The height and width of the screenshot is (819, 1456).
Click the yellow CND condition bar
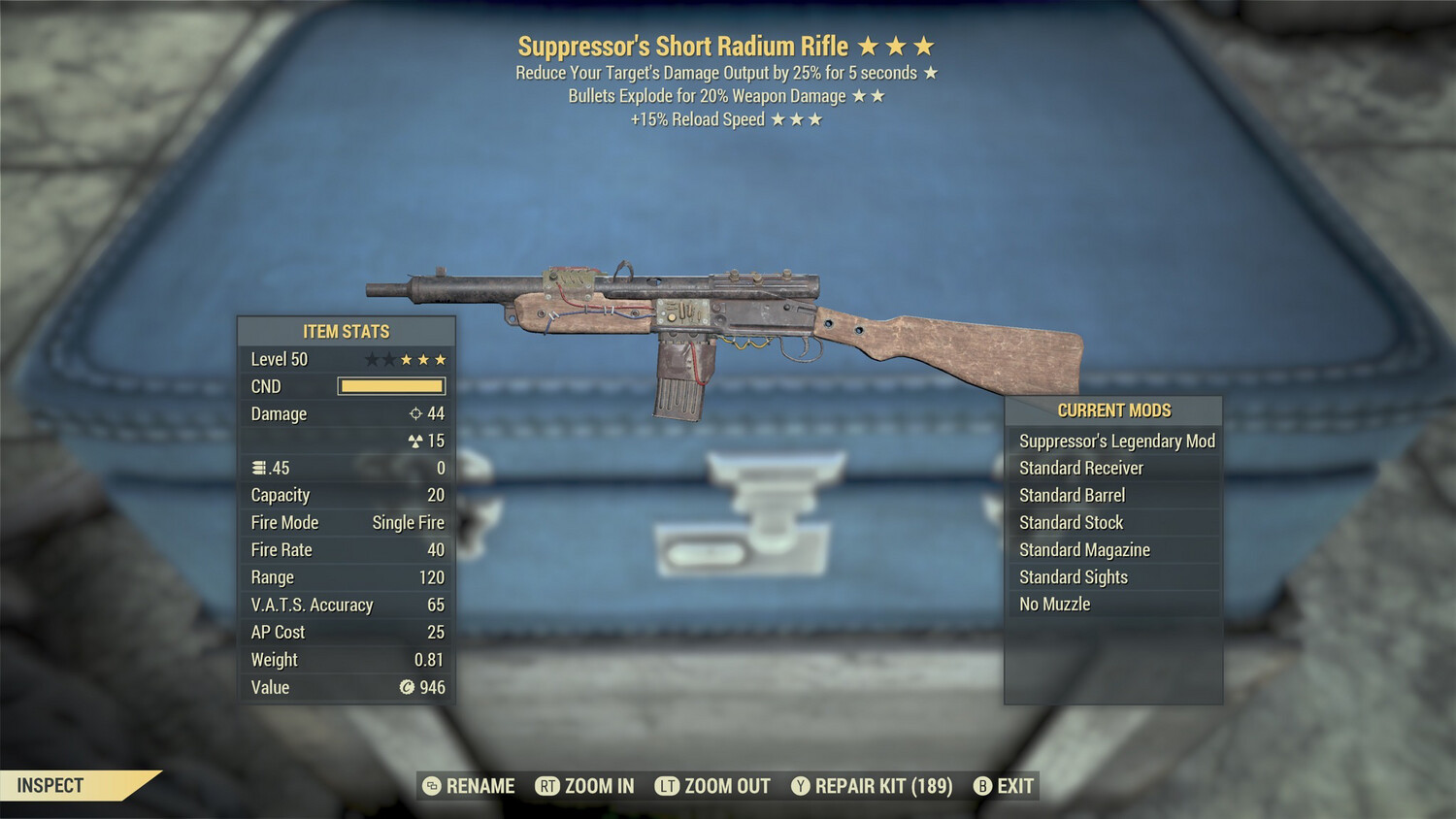tap(391, 386)
